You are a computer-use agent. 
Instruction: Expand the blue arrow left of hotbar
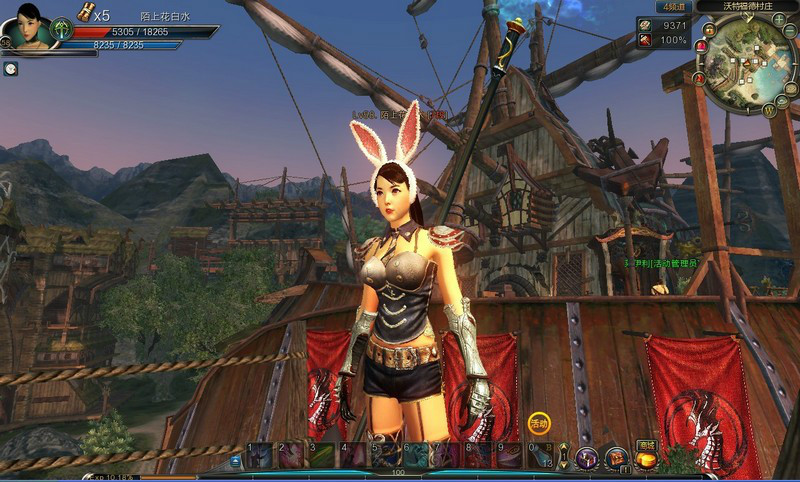tap(235, 461)
